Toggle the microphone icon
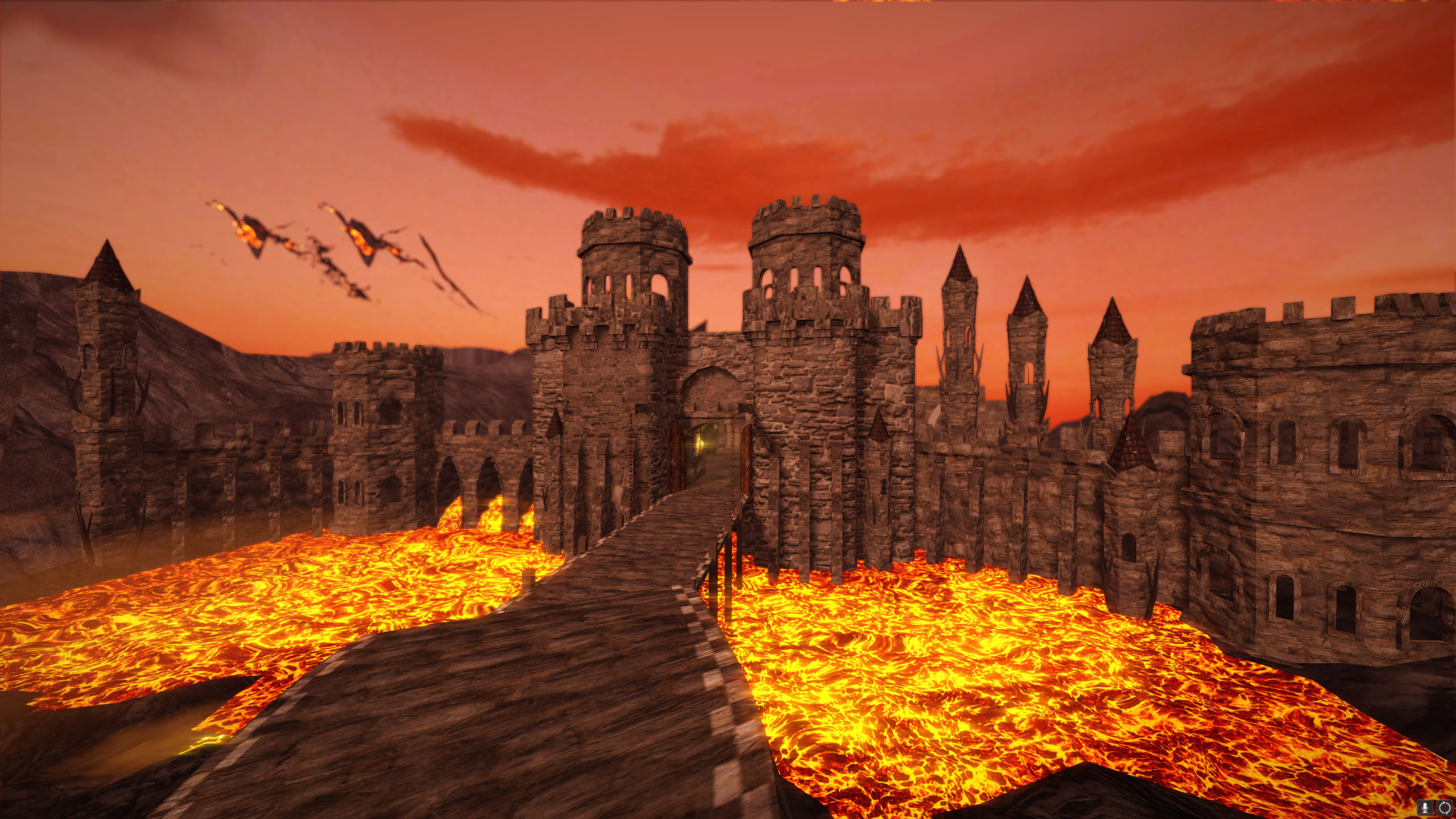 tap(1425, 807)
